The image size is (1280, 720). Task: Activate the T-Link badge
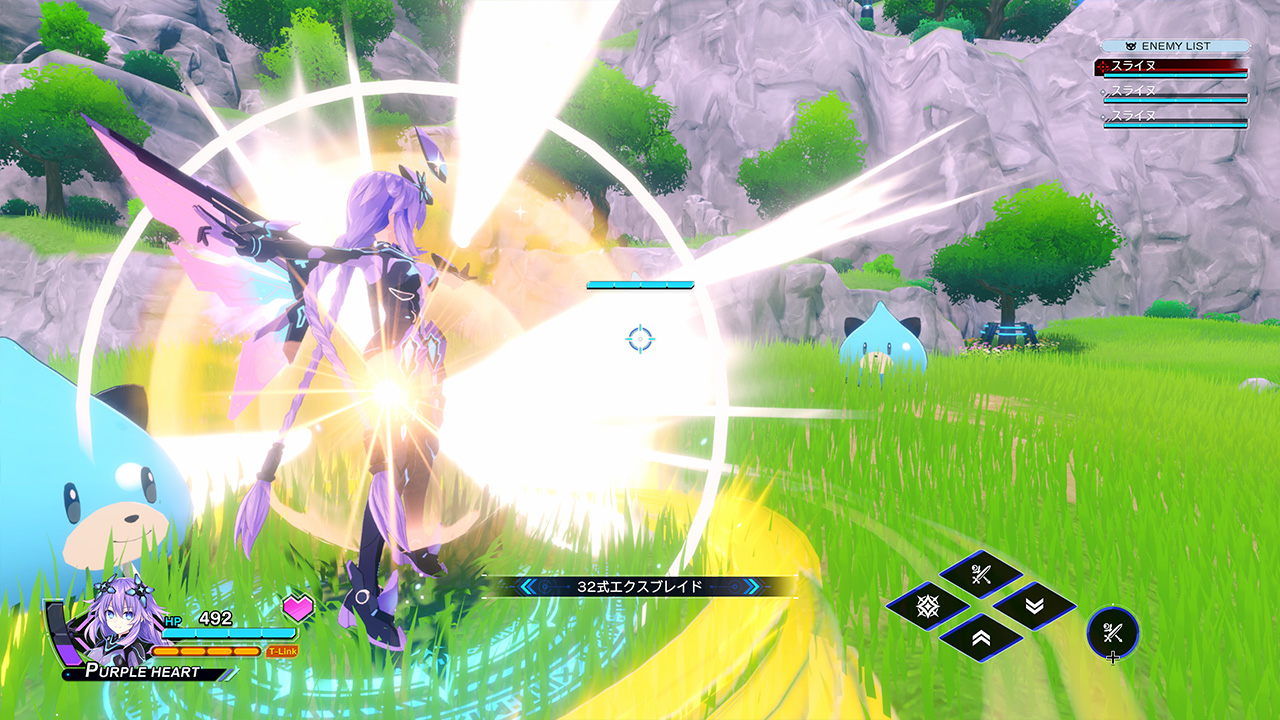[x=282, y=651]
